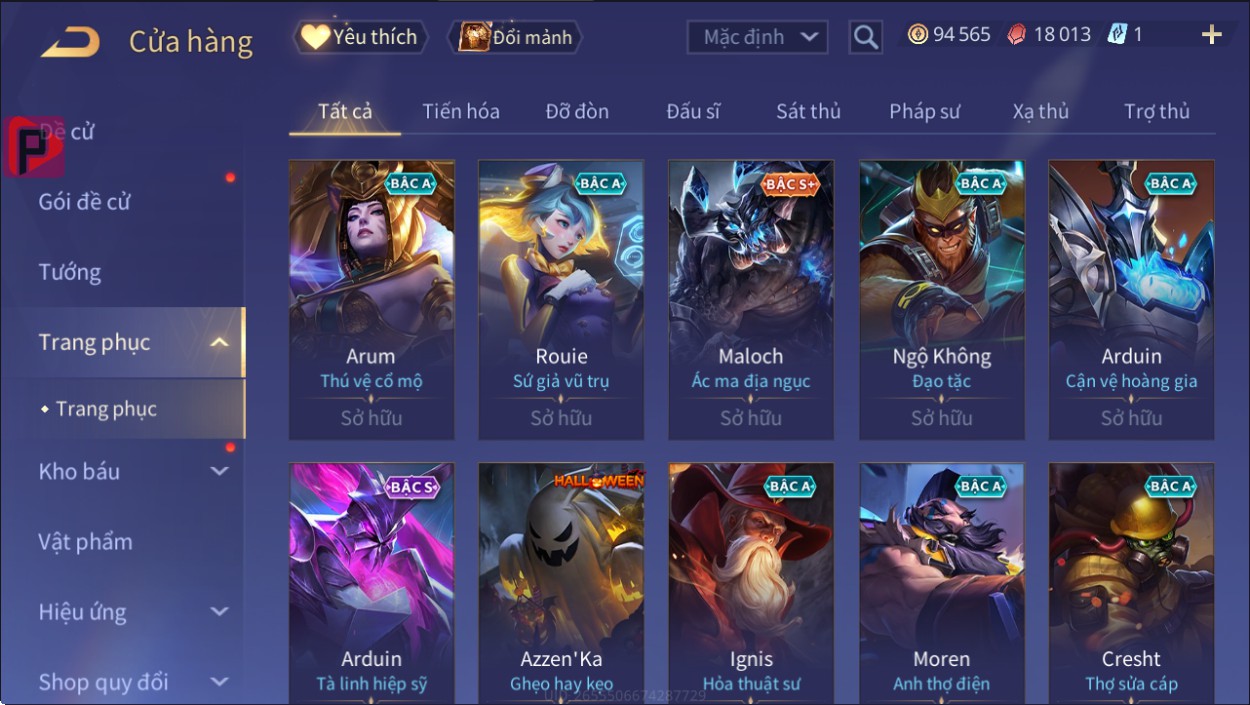This screenshot has height=705, width=1250.
Task: Open the Vật phẩm section
Action: (85, 542)
